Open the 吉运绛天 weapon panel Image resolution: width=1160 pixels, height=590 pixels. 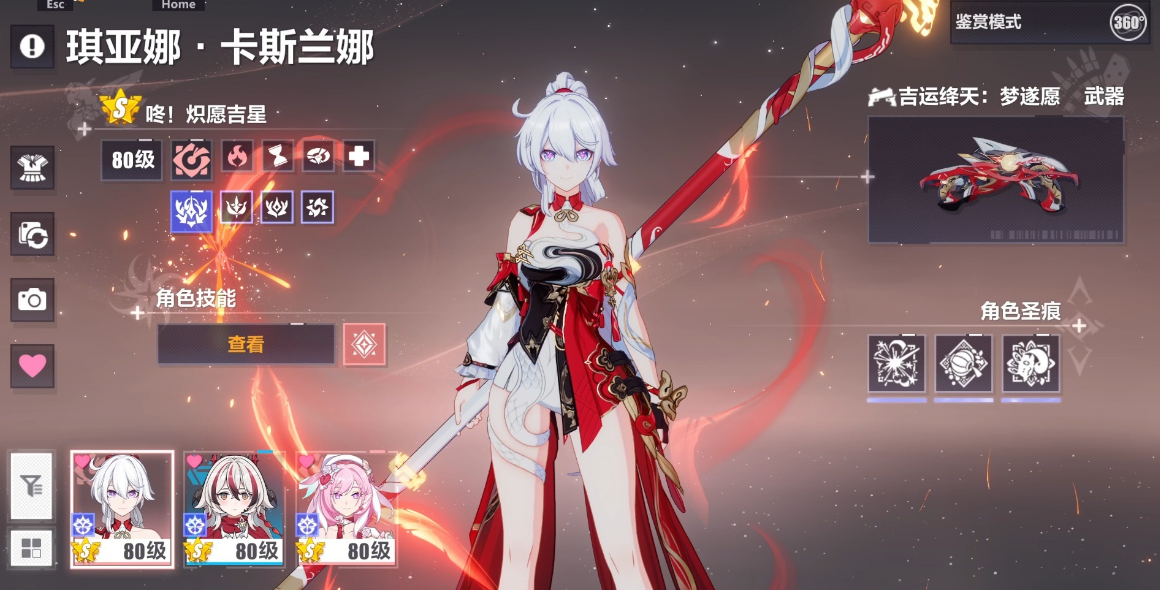pos(995,180)
